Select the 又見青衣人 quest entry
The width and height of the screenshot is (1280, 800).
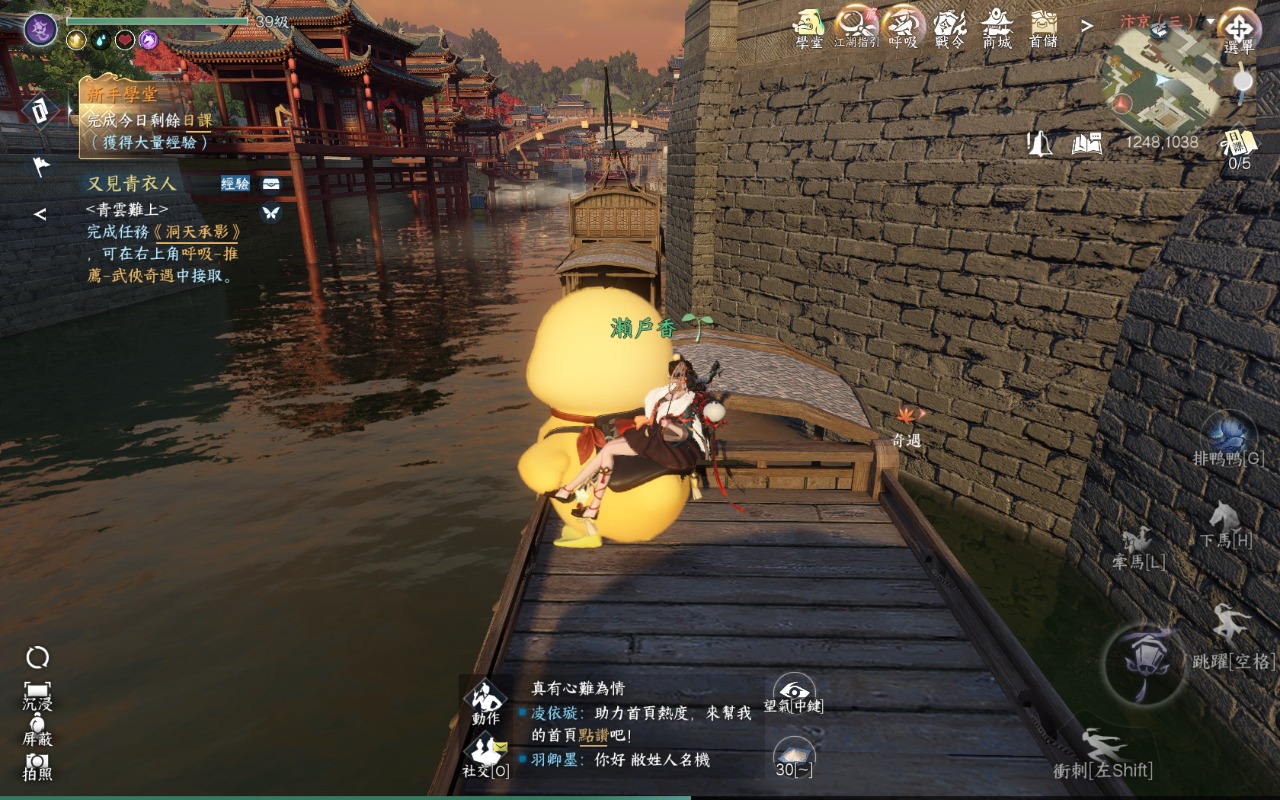click(x=132, y=183)
